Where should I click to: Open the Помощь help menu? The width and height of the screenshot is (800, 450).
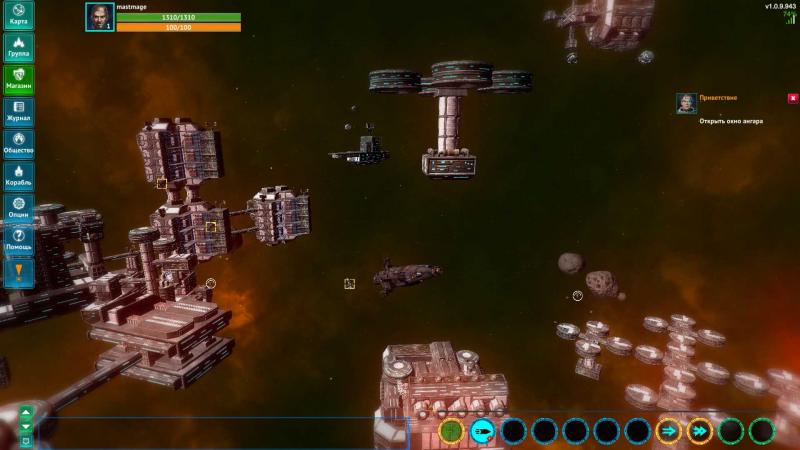point(18,239)
